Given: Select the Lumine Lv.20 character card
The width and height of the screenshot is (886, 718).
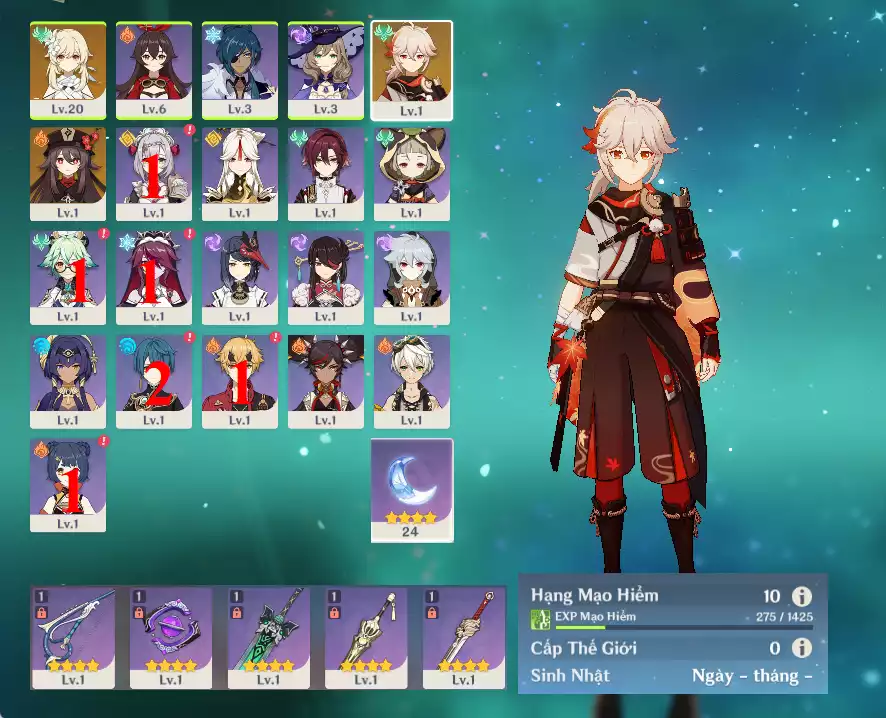Looking at the screenshot, I should 68,69.
